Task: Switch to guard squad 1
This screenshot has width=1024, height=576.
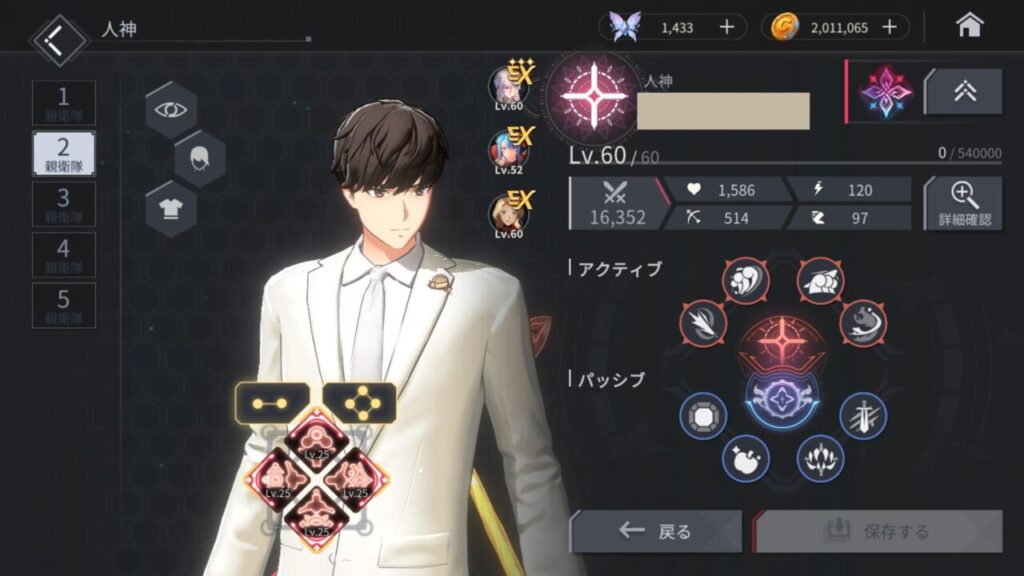Action: pos(64,103)
